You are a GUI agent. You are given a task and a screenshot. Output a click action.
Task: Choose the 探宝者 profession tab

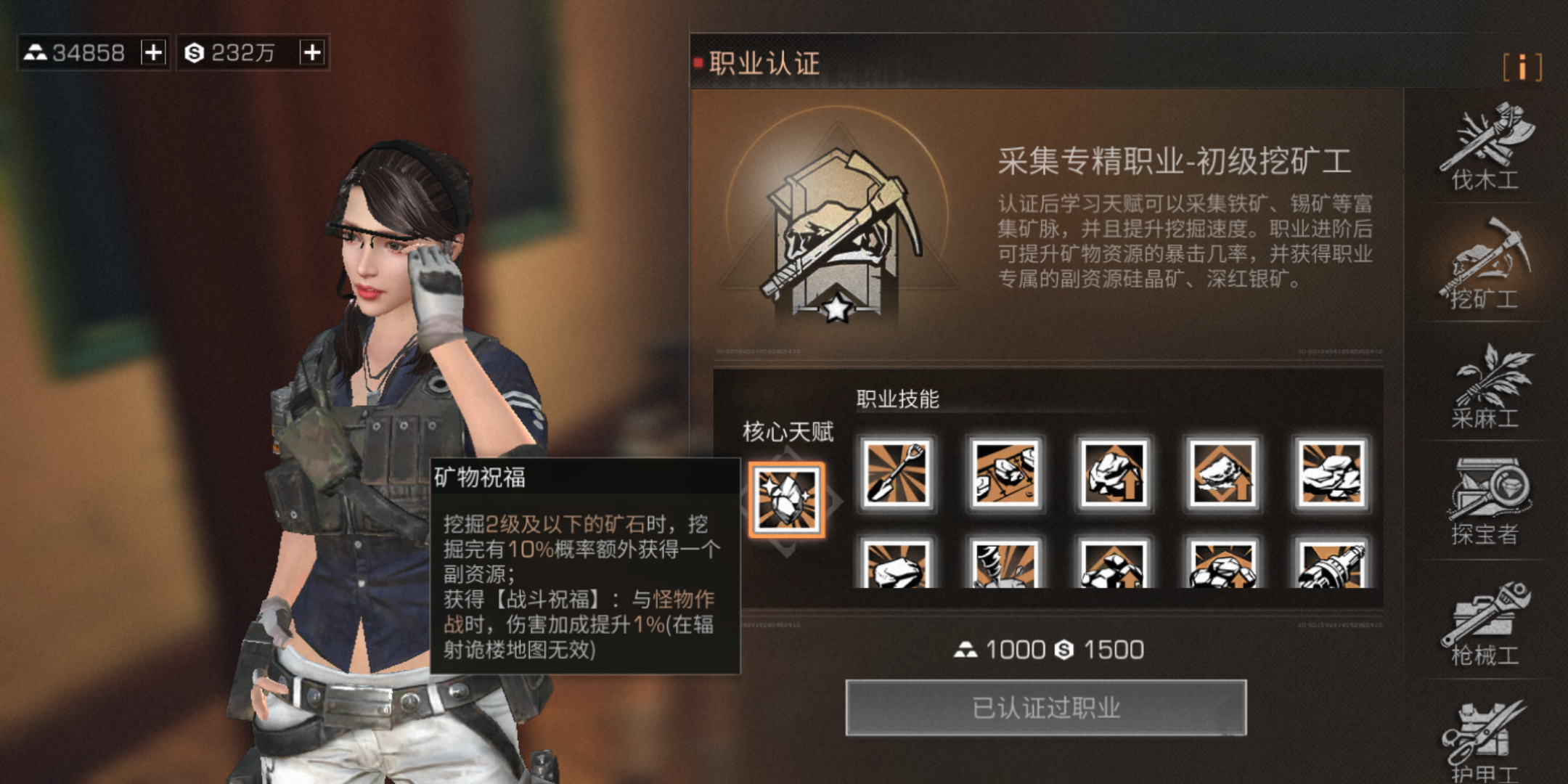click(1485, 502)
